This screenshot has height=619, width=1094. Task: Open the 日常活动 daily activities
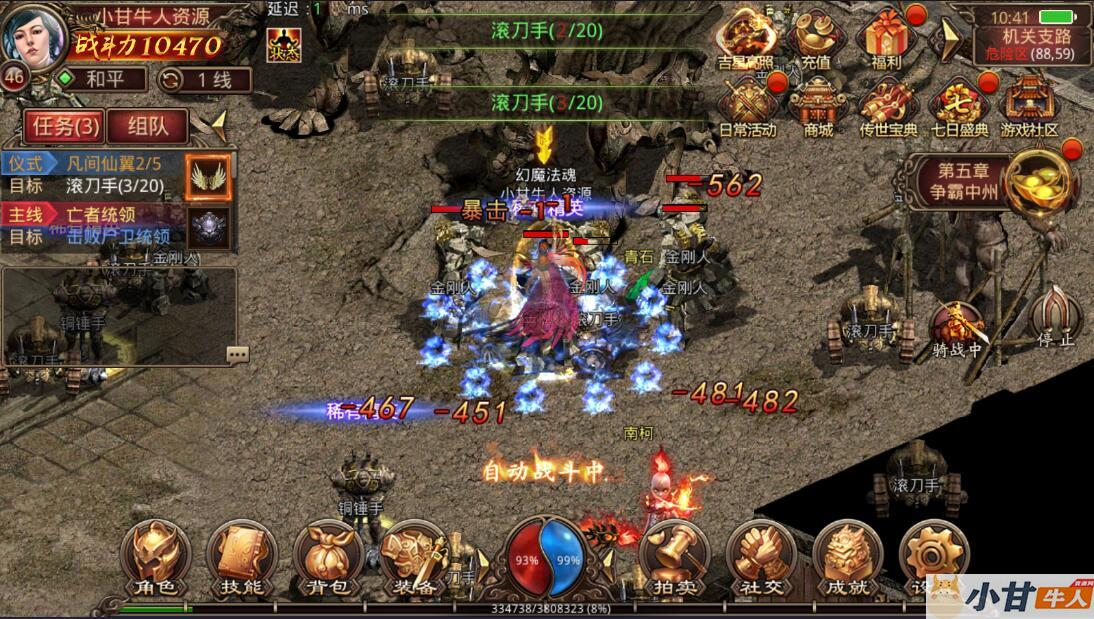(747, 108)
